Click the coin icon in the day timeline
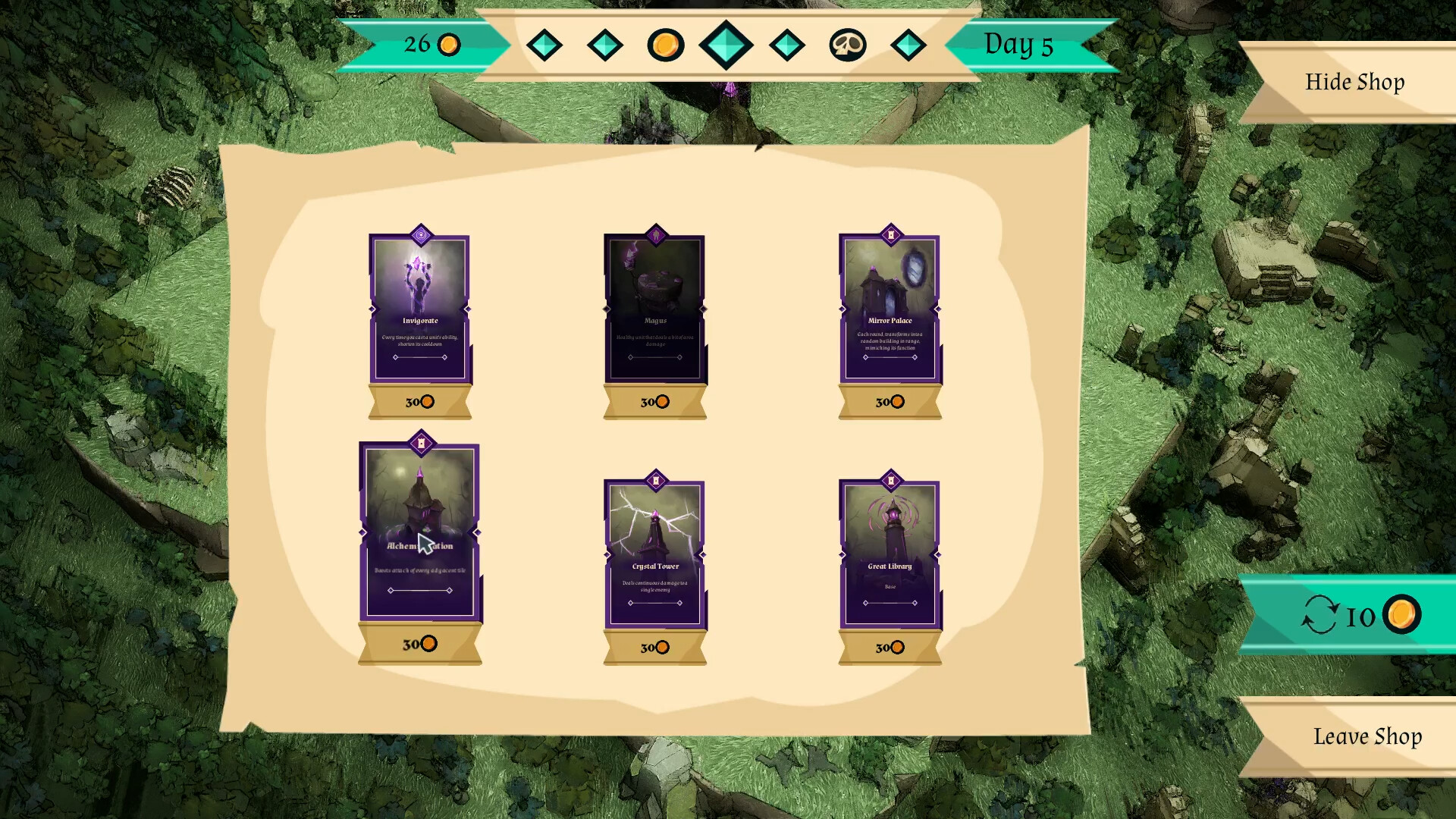The image size is (1456, 819). tap(666, 45)
